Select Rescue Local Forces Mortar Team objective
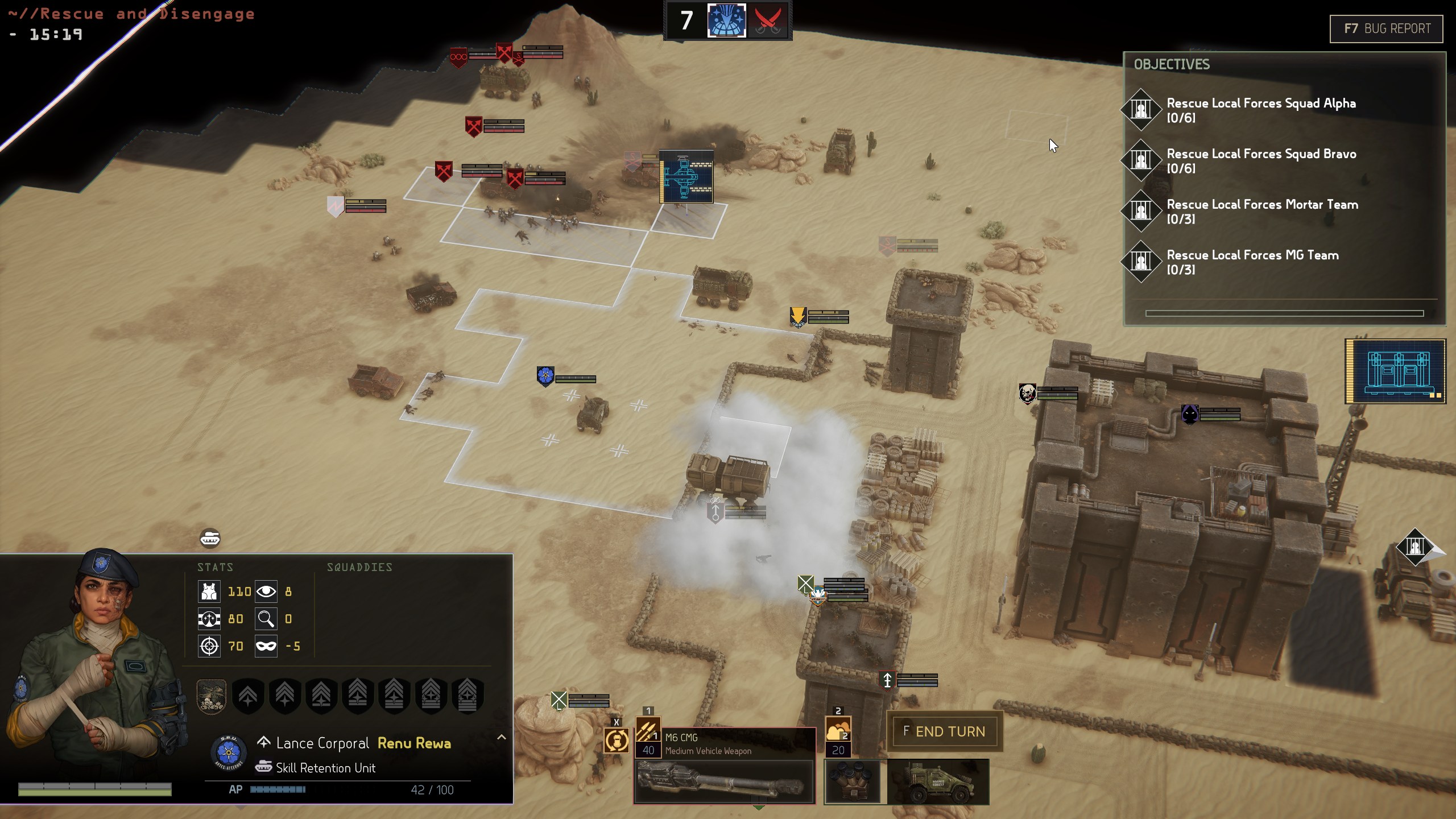This screenshot has width=1456, height=819. [1261, 211]
